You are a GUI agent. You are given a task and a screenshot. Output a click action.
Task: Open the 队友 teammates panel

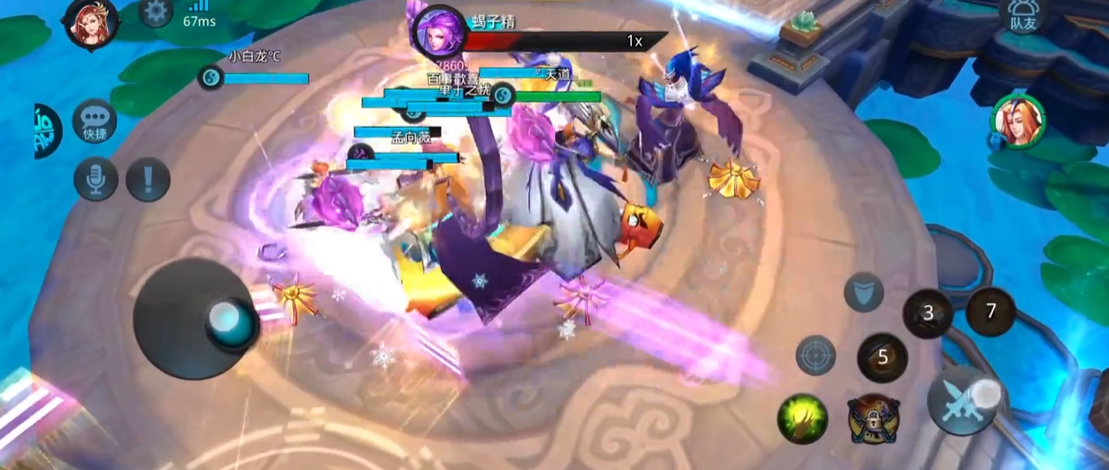pyautogui.click(x=1022, y=17)
